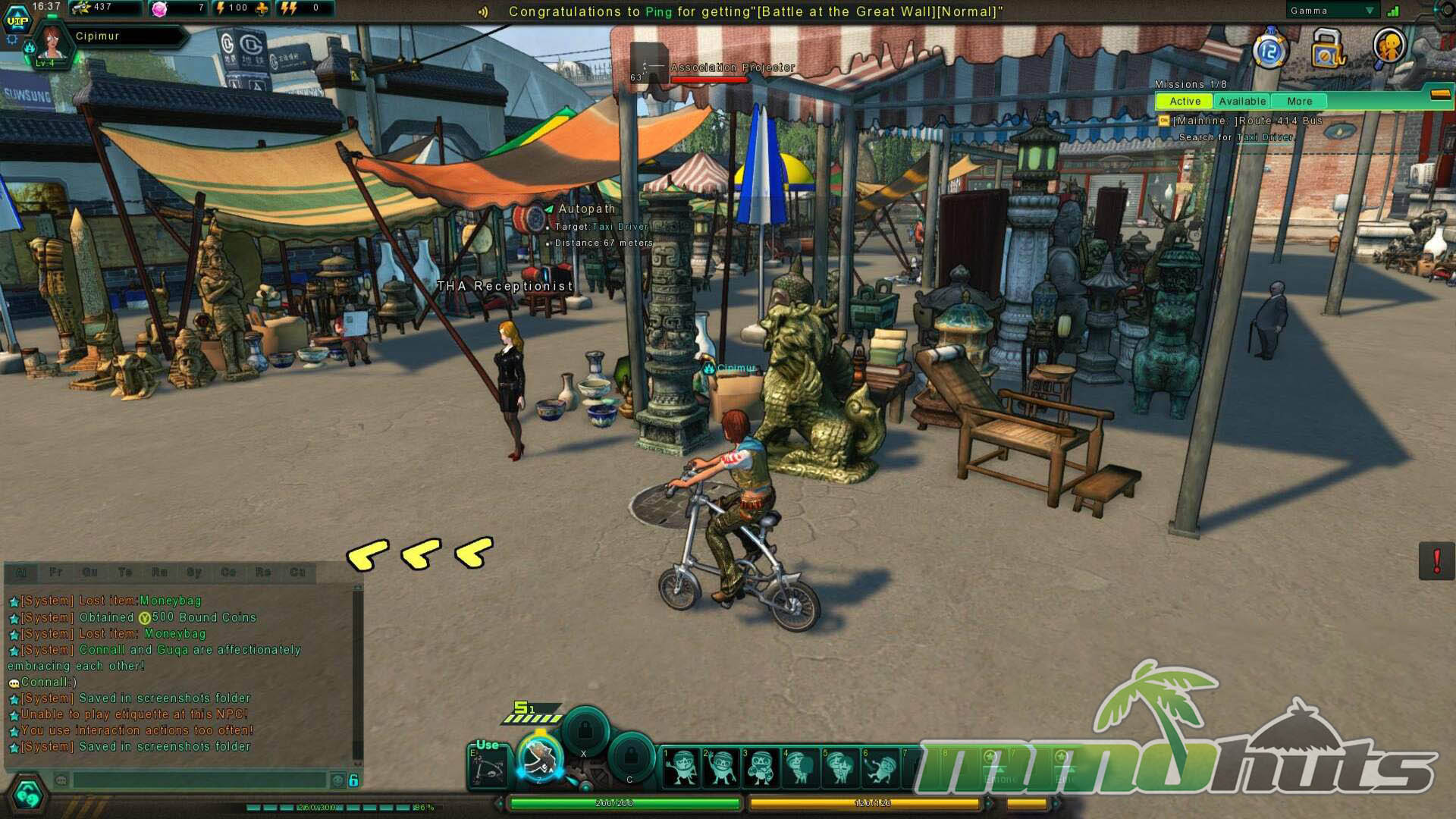Select the Active missions tab
This screenshot has height=819, width=1456.
tap(1184, 101)
